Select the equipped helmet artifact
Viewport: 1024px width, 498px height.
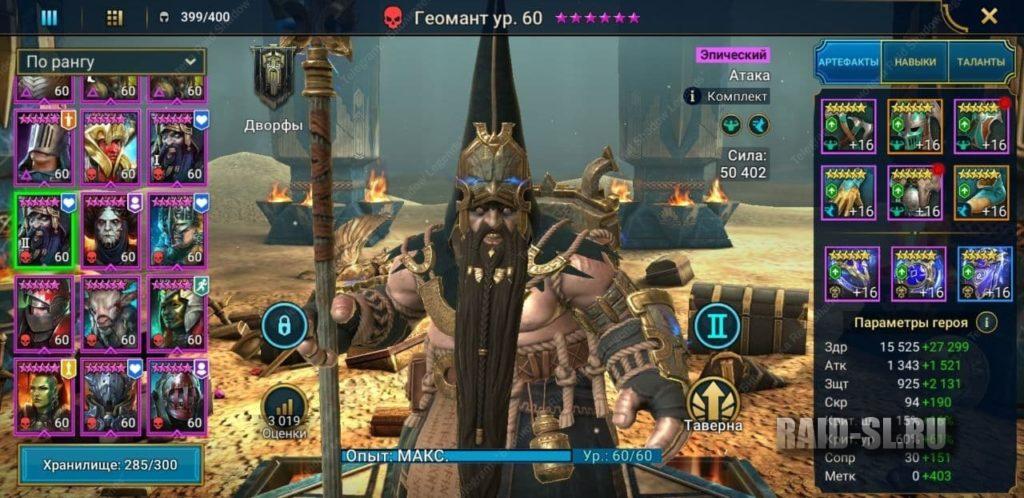pyautogui.click(x=914, y=126)
